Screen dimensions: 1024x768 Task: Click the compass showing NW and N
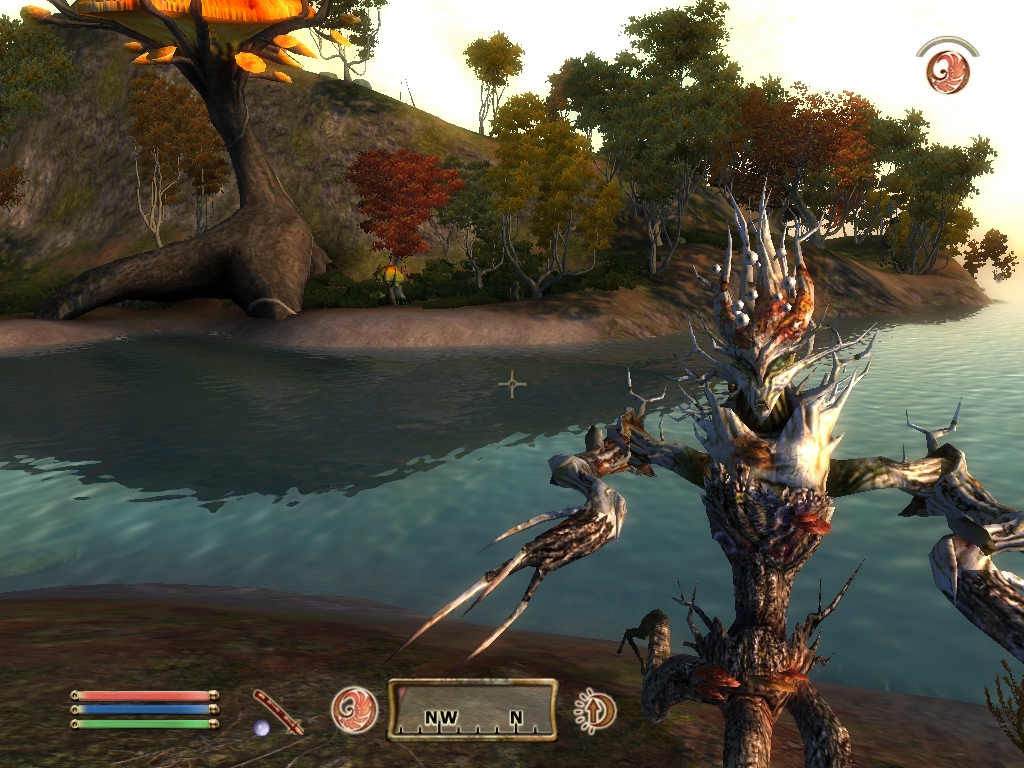point(472,710)
